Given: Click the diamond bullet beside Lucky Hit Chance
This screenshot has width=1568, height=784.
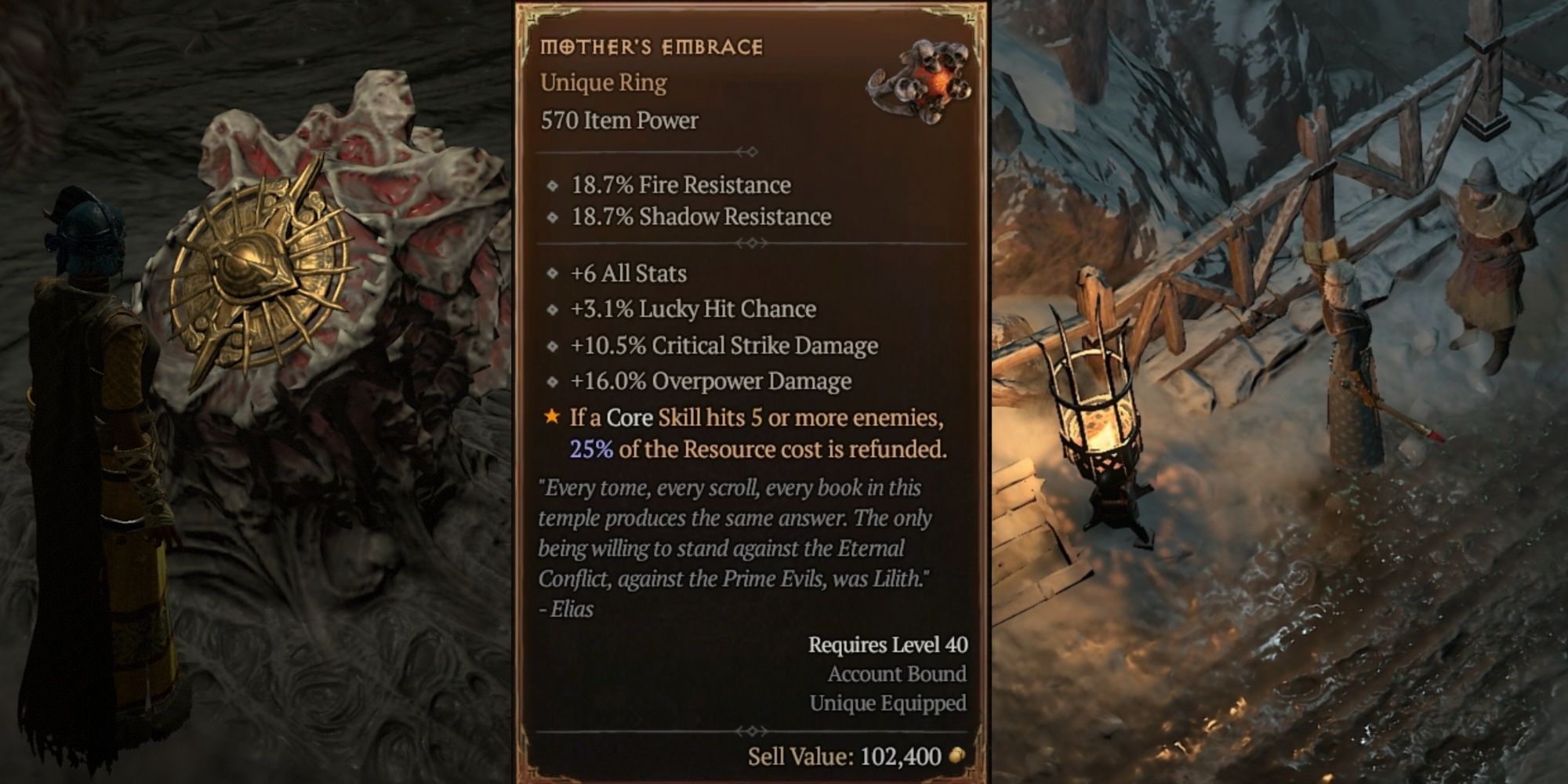Looking at the screenshot, I should tap(551, 309).
